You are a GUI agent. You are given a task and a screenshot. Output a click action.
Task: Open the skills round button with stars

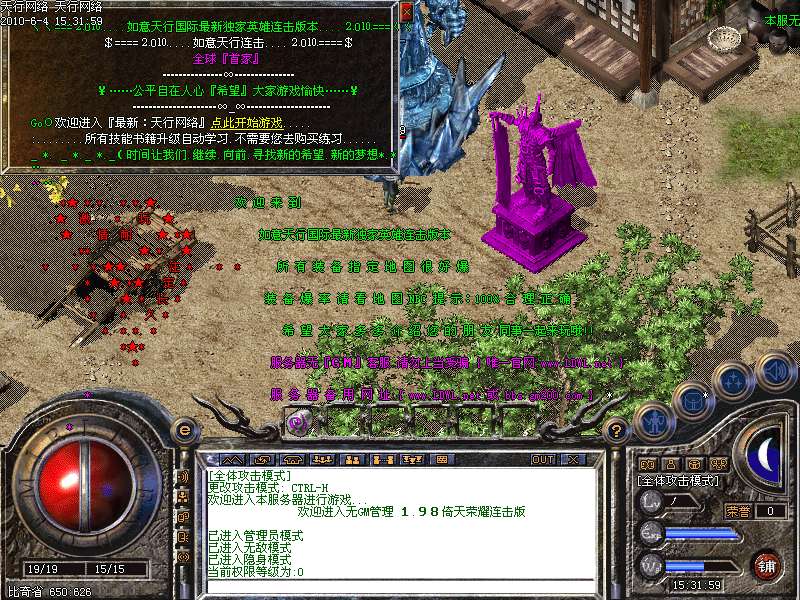tap(733, 380)
